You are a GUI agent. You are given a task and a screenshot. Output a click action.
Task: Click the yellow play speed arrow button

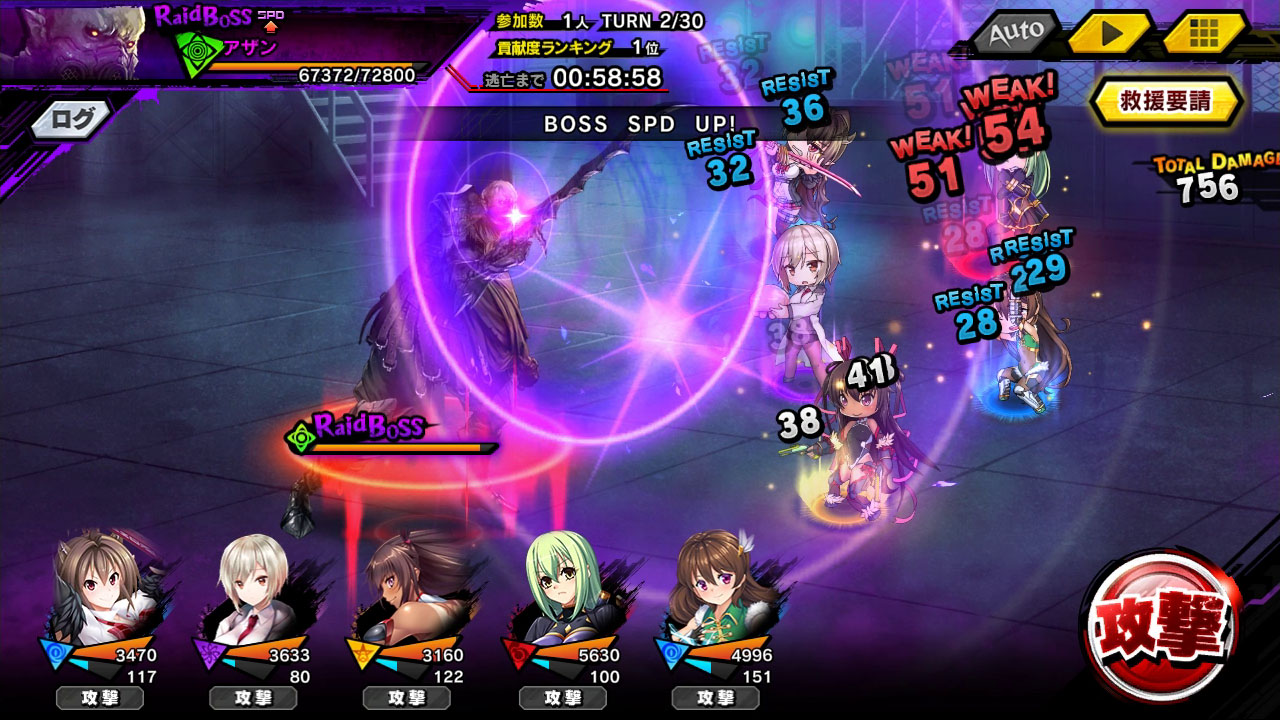[1110, 33]
